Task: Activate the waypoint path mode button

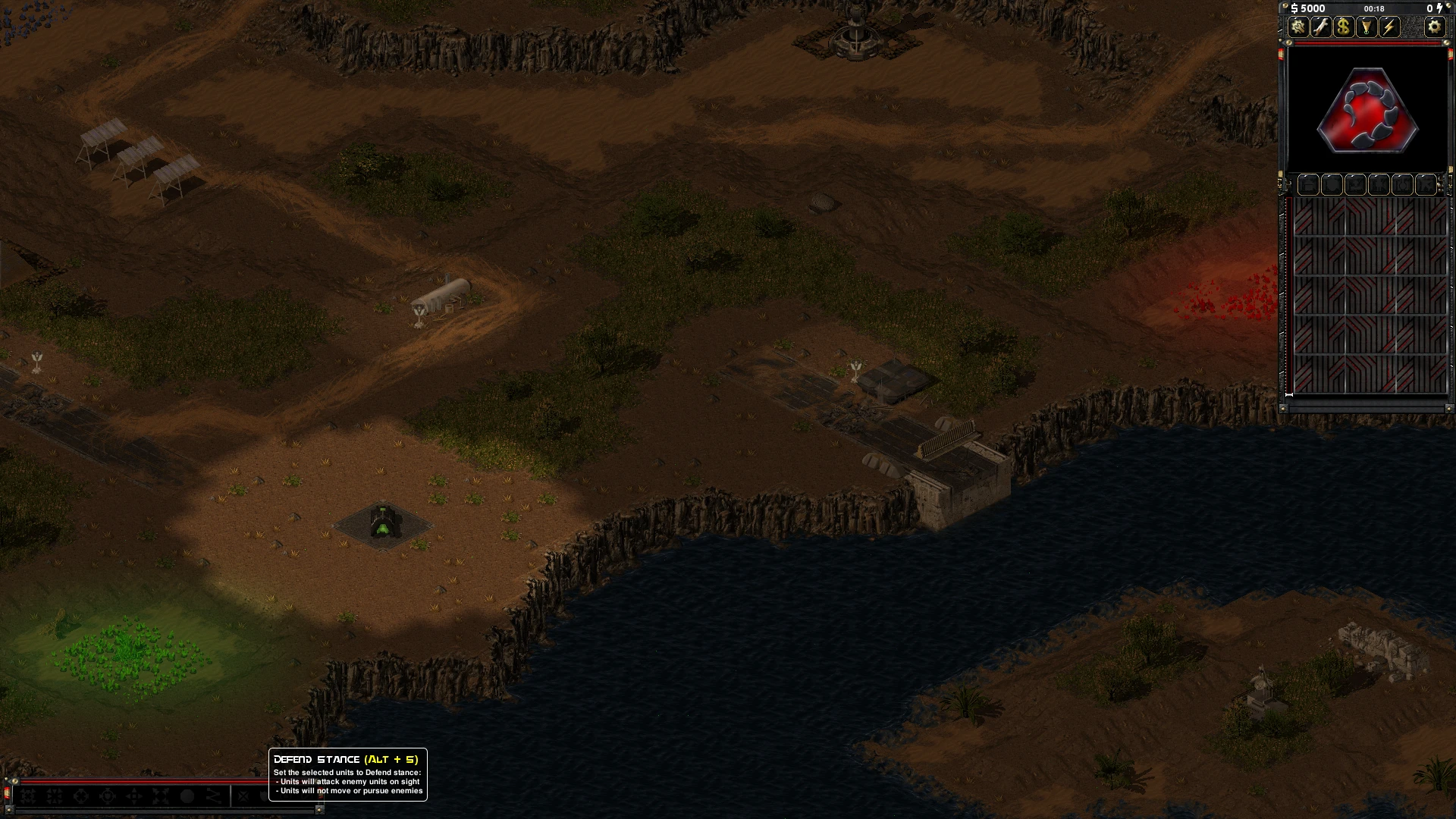Action: (214, 796)
